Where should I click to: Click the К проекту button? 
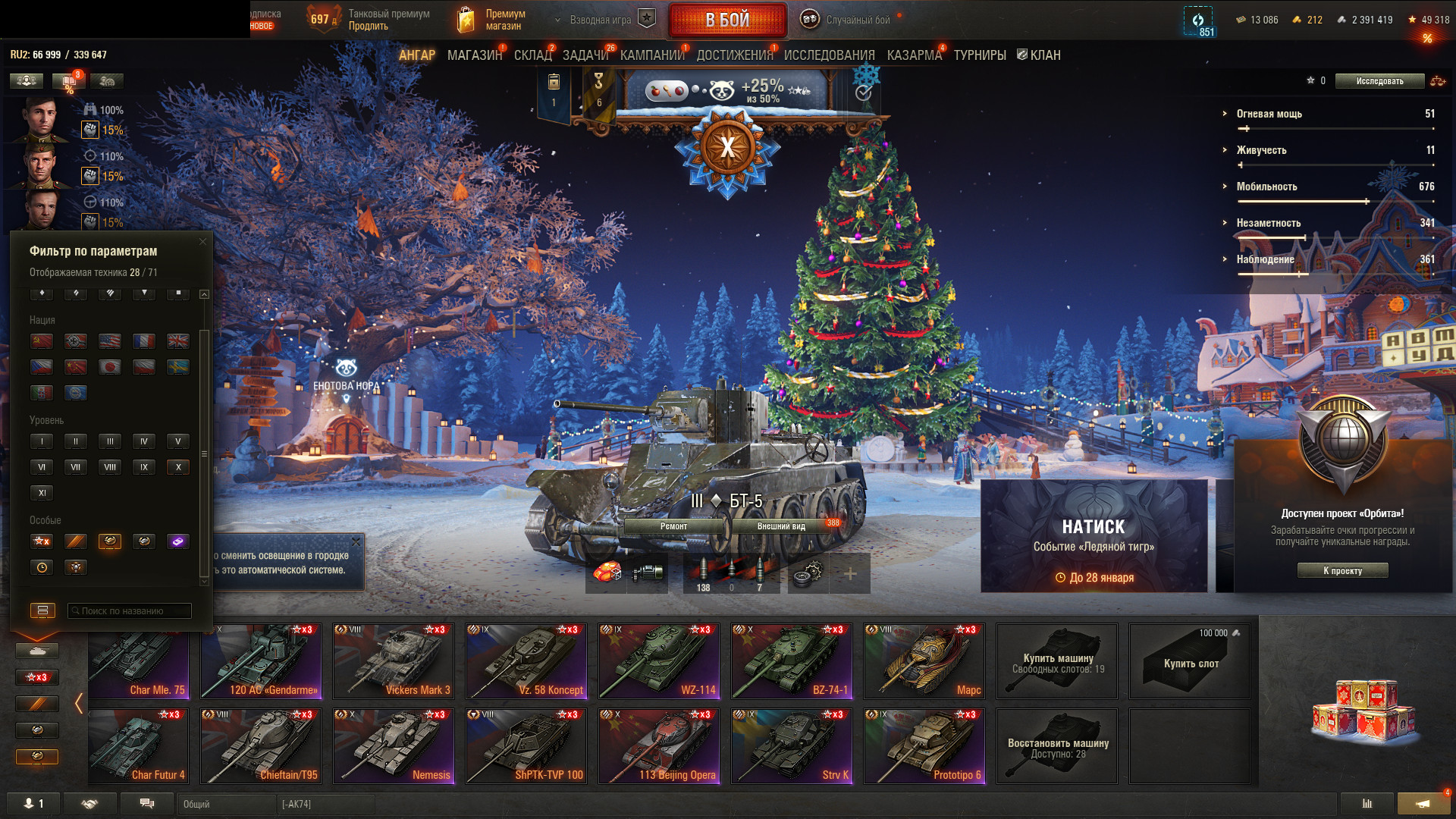[1342, 571]
